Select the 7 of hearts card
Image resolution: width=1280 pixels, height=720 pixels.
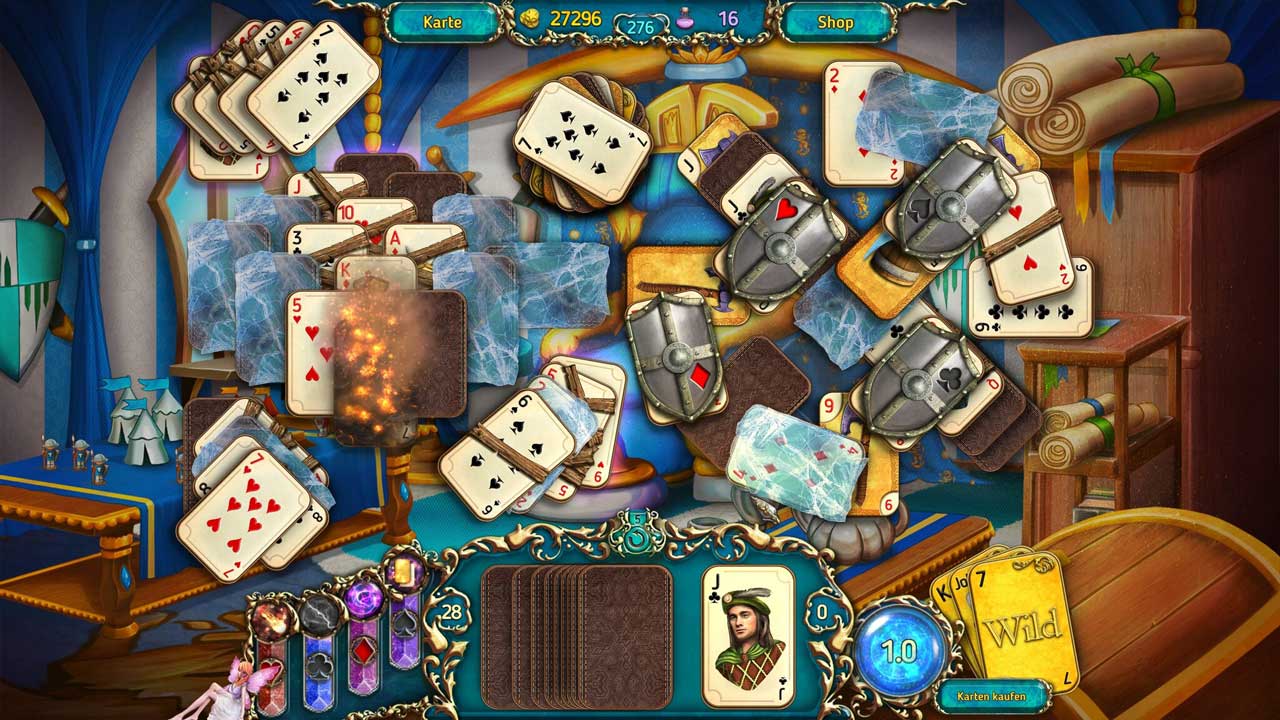tap(242, 513)
